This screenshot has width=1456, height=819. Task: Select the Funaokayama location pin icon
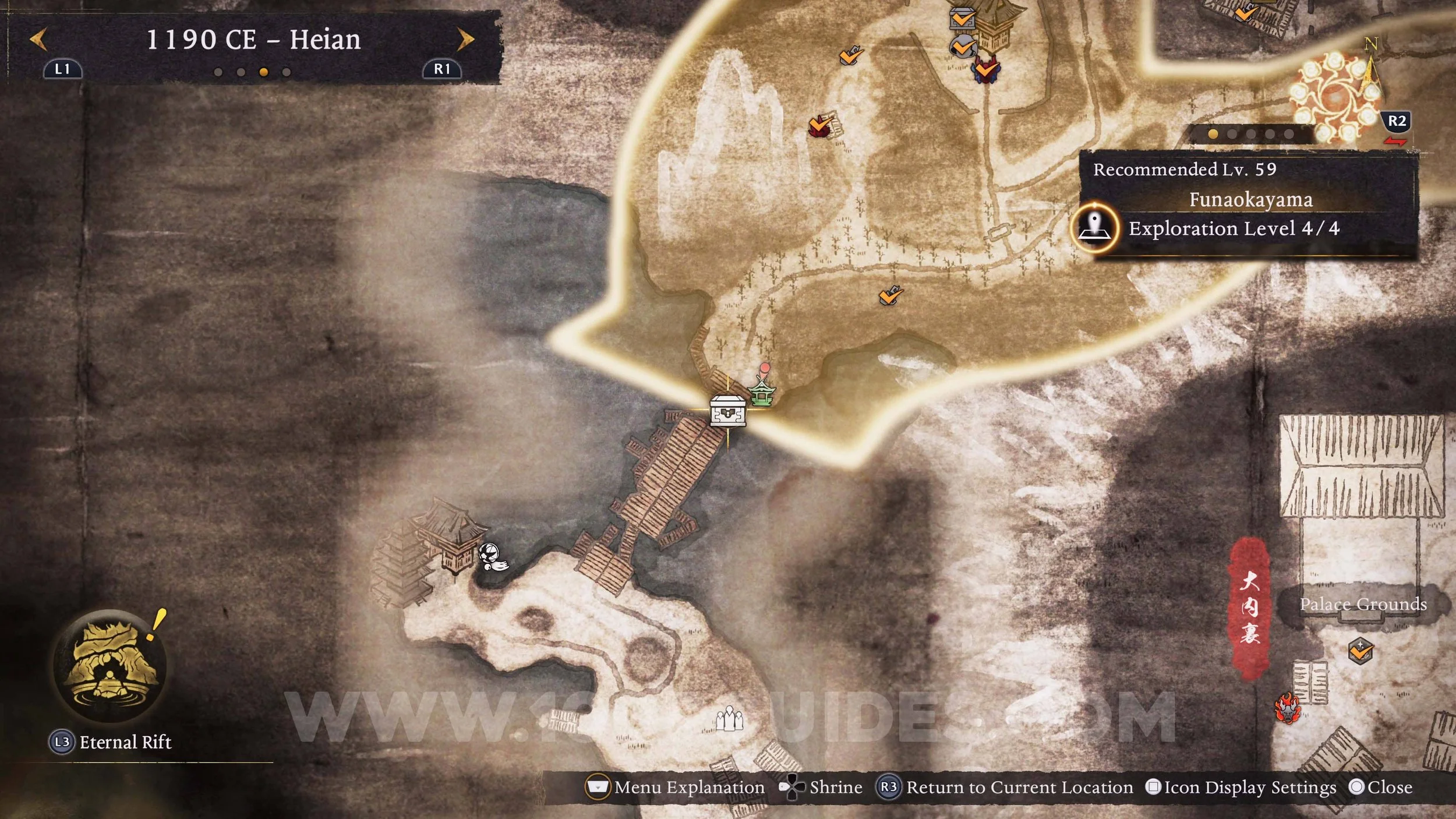pos(1095,228)
